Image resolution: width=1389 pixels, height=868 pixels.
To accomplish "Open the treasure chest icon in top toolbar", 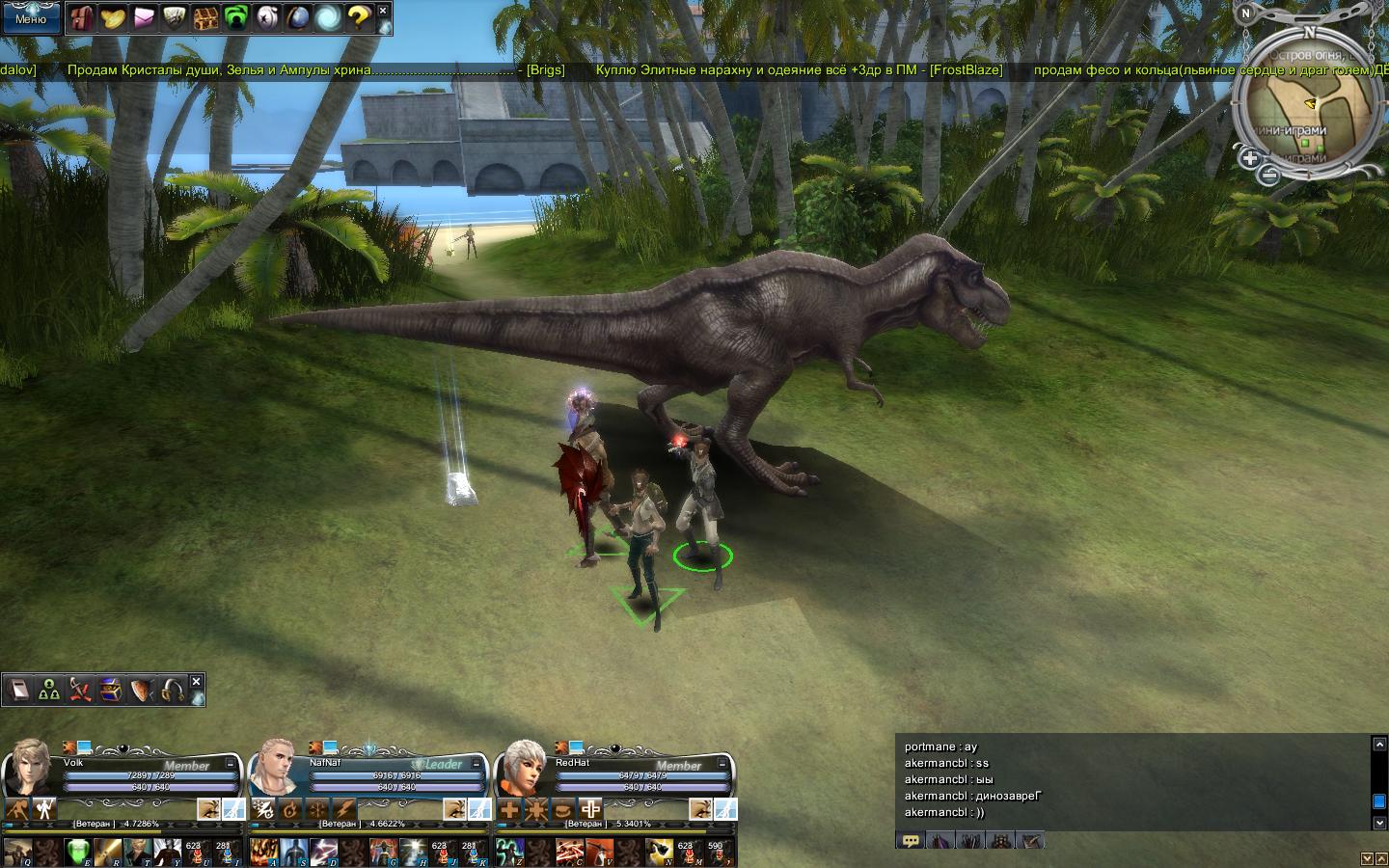I will pyautogui.click(x=204, y=17).
